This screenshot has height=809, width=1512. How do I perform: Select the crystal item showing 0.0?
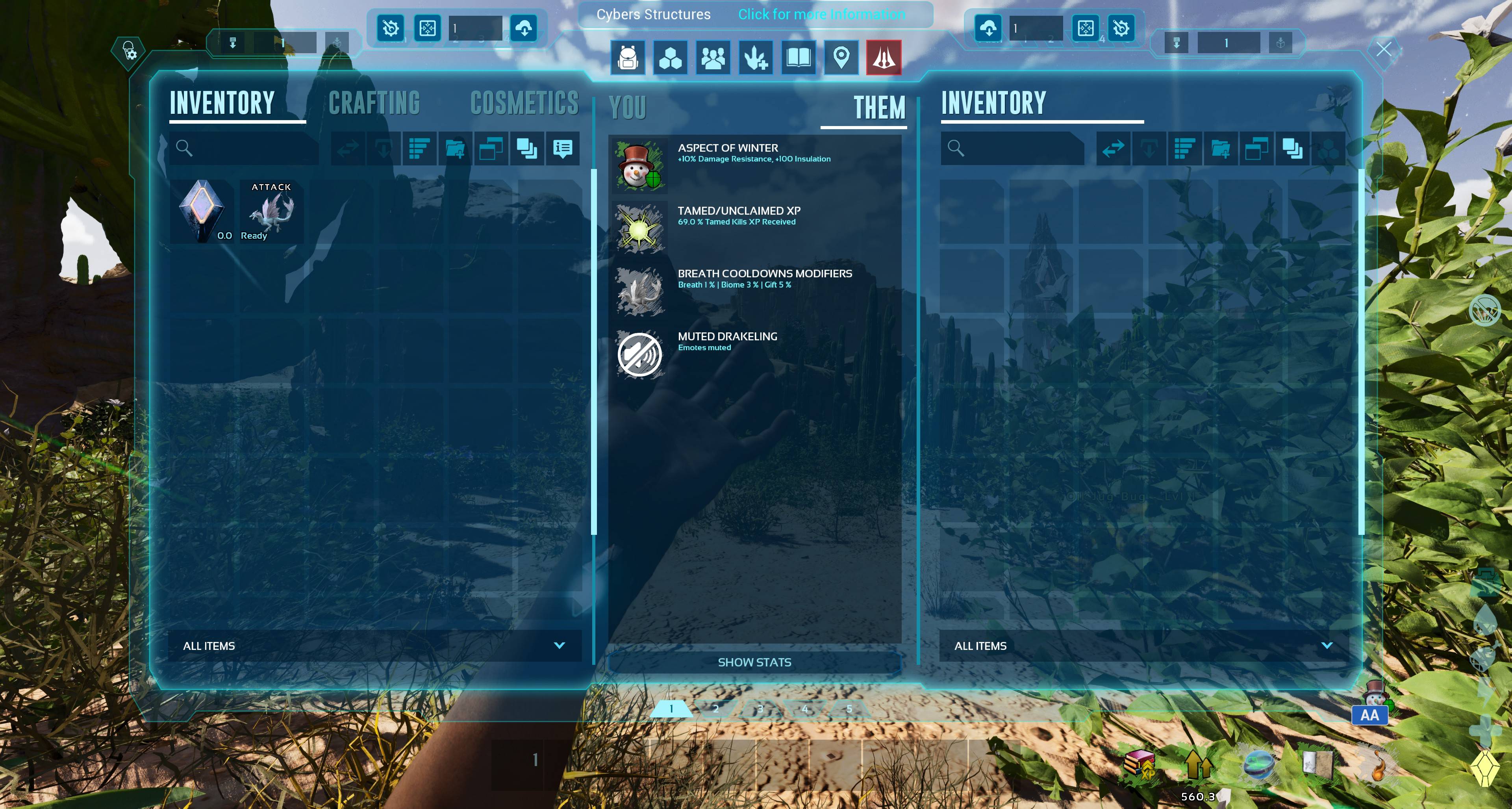pyautogui.click(x=202, y=212)
